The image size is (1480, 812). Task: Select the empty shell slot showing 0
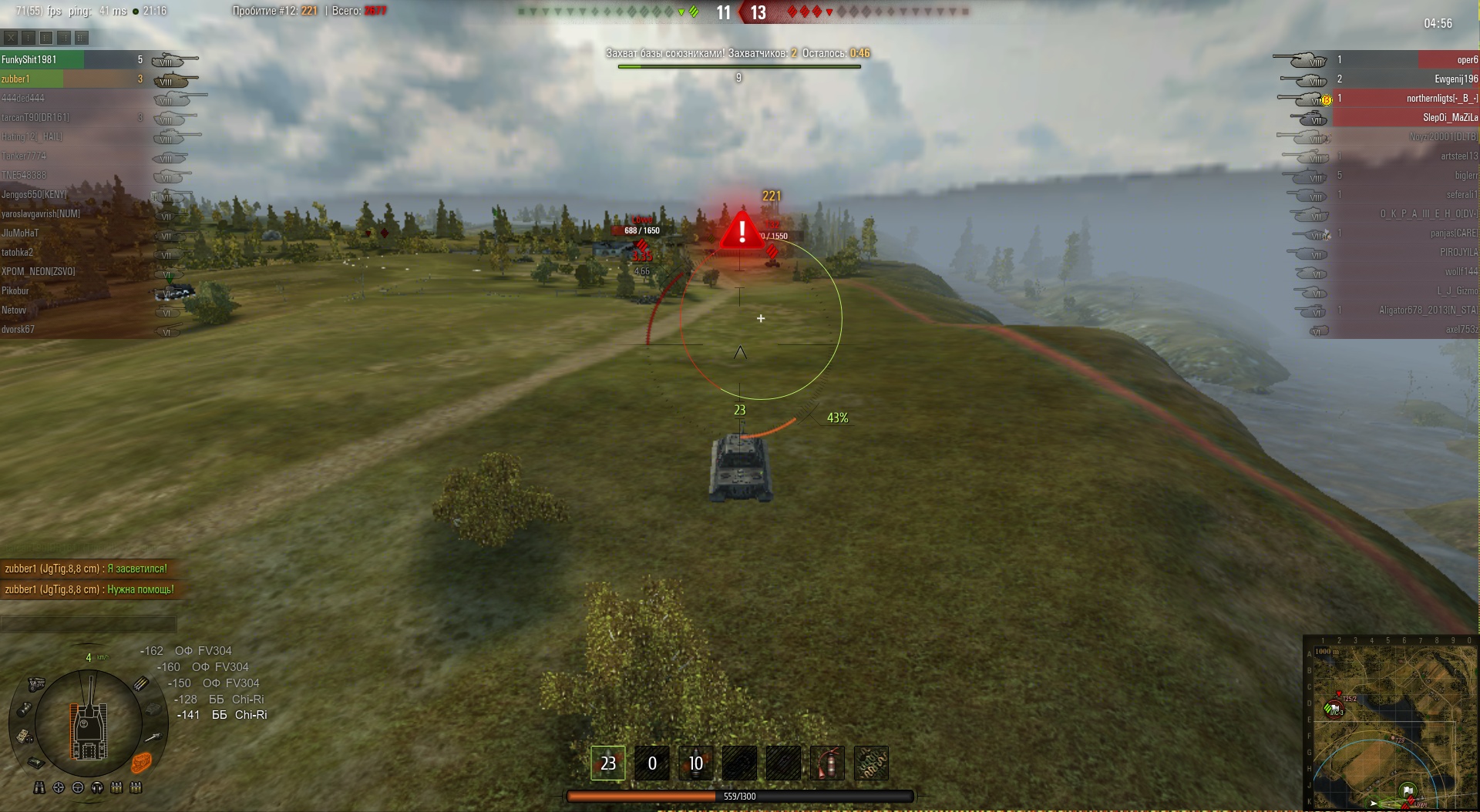point(651,763)
